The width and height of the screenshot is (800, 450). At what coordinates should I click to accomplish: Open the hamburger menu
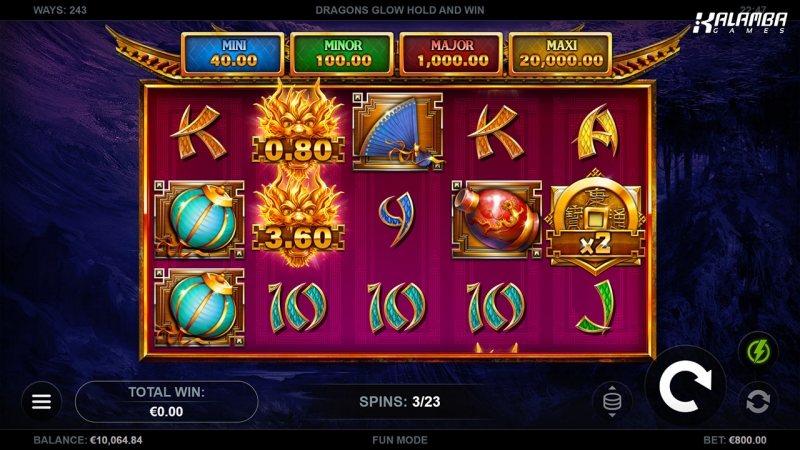point(41,401)
